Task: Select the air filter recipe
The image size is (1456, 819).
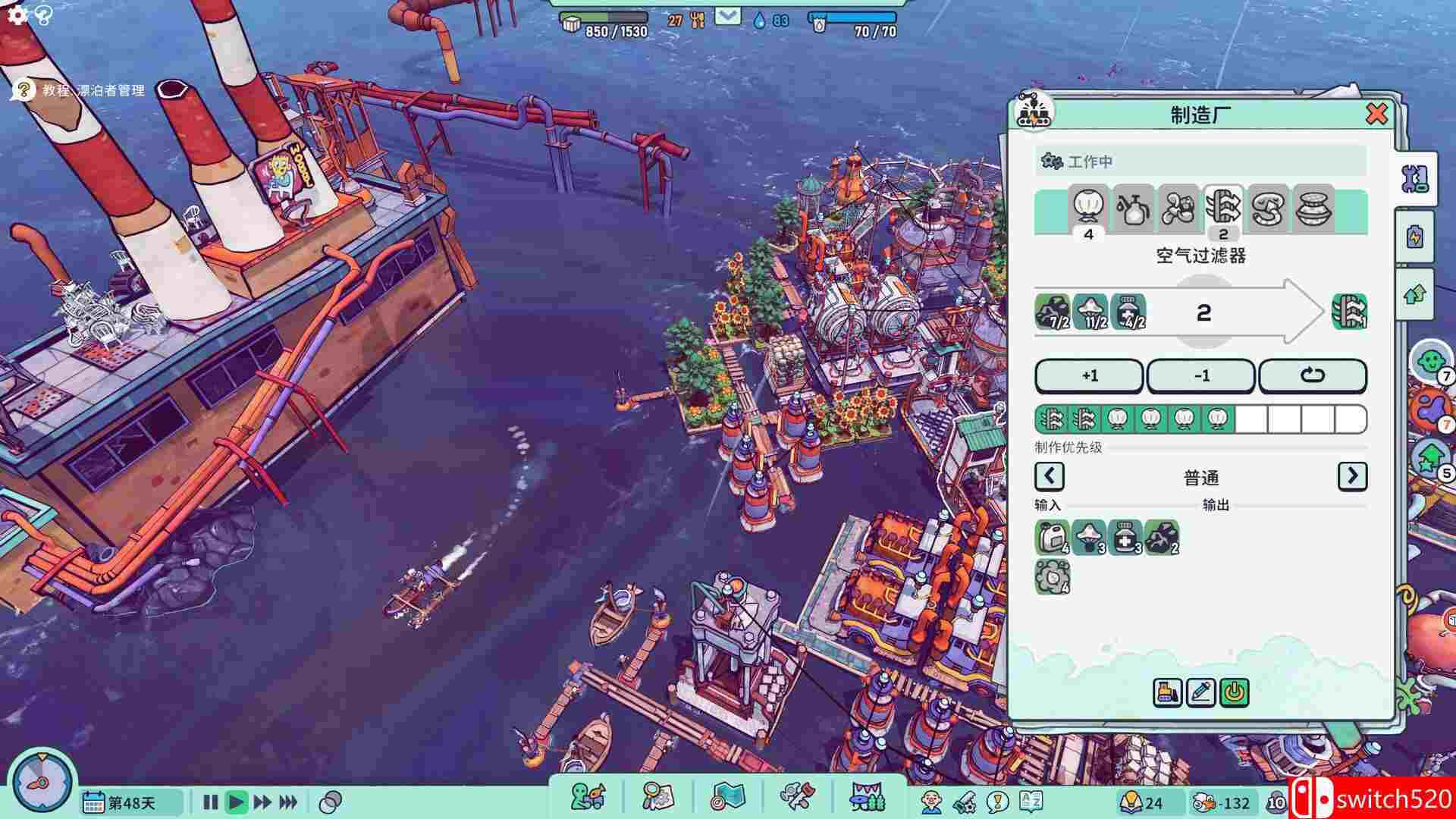Action: [1222, 209]
